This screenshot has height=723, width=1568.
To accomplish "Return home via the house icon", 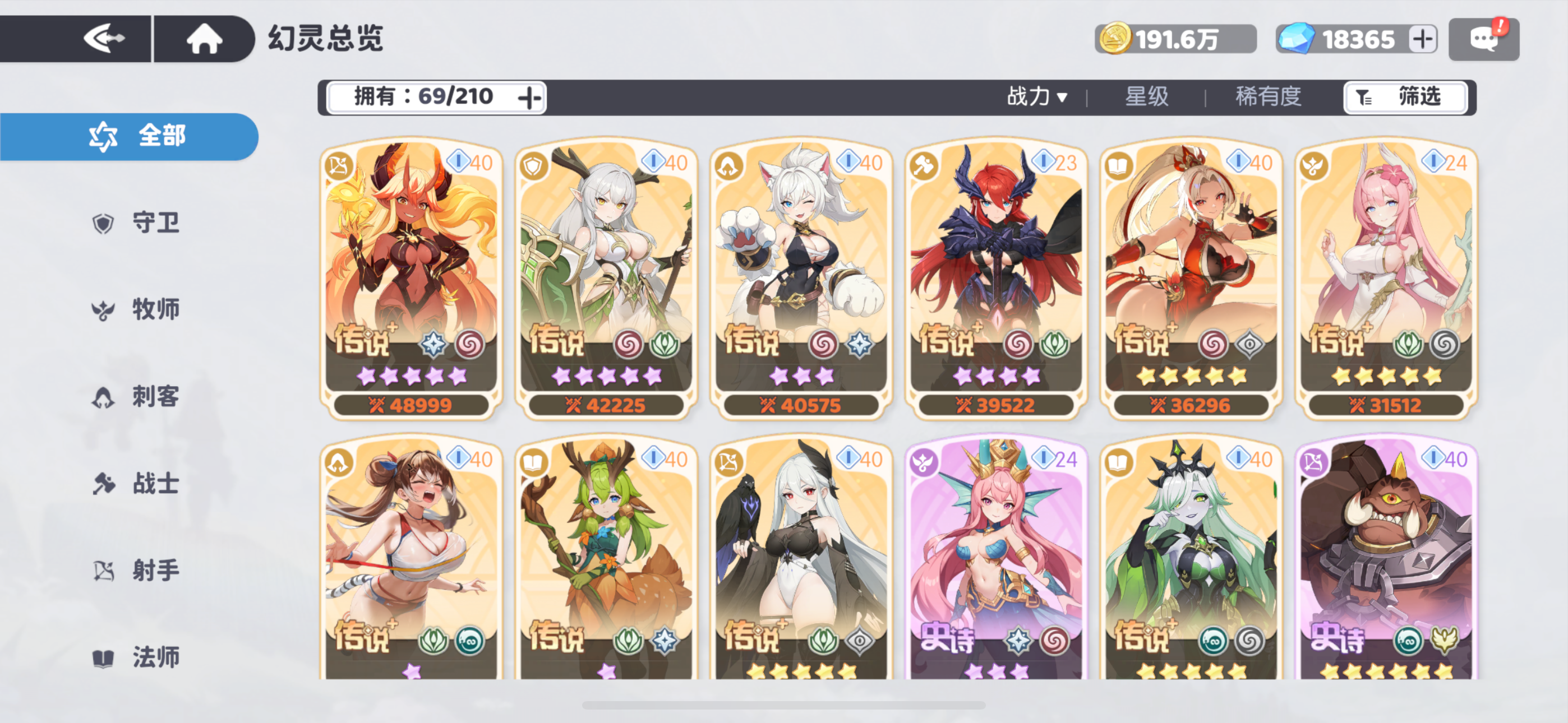I will 206,38.
